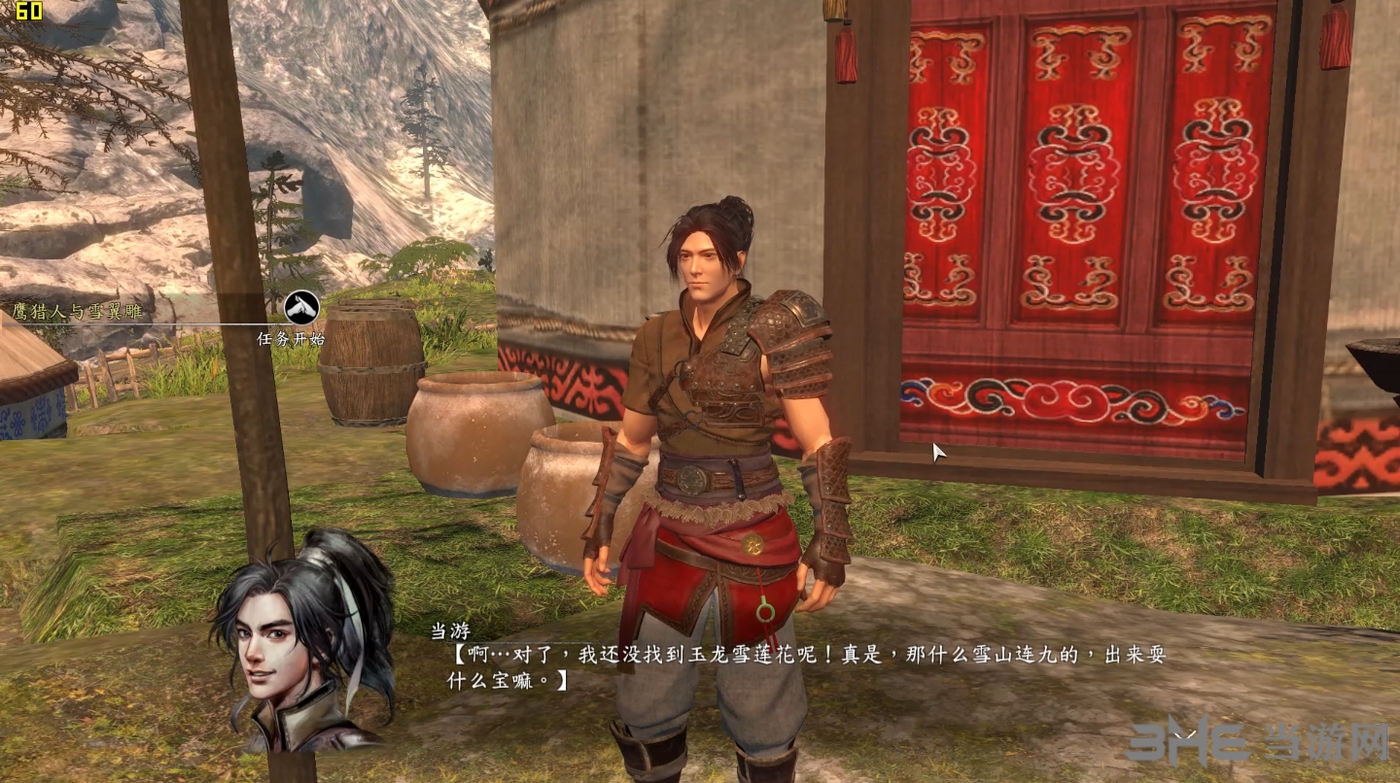Viewport: 1400px width, 783px height.
Task: Open the 鹰猎人与雪翼雕 quest notification
Action: click(78, 311)
